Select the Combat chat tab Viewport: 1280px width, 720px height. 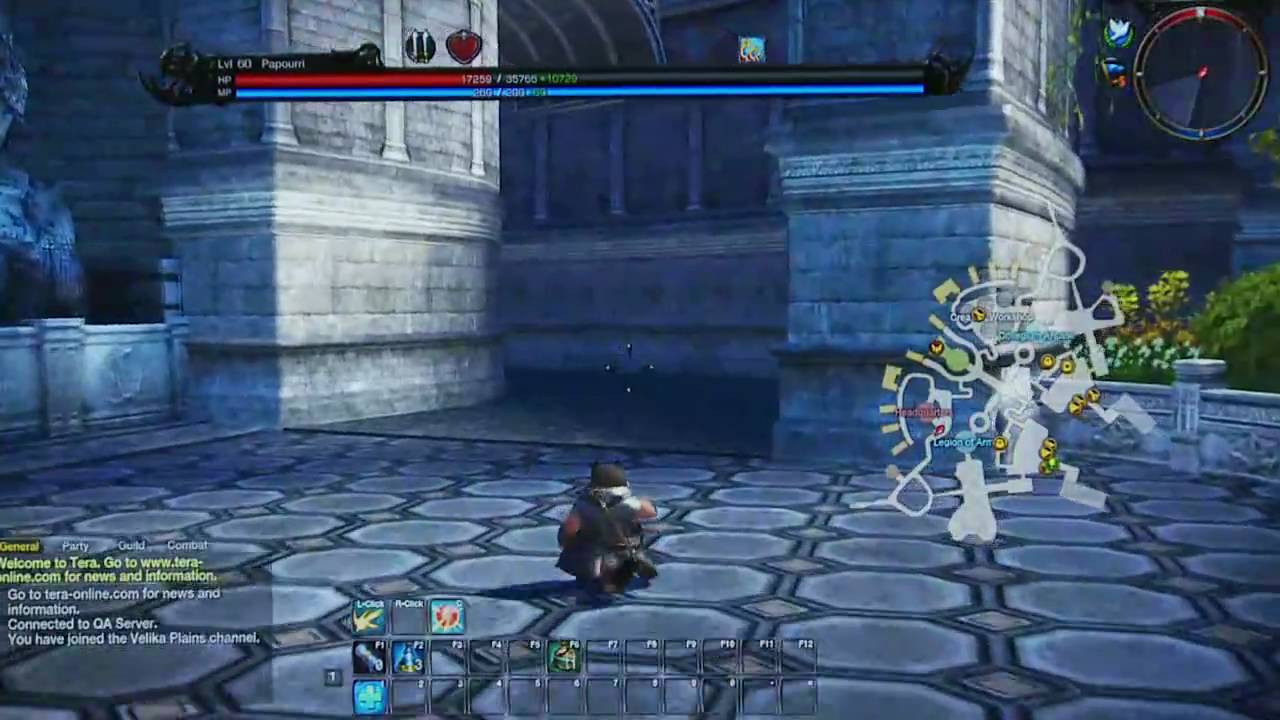click(x=187, y=546)
